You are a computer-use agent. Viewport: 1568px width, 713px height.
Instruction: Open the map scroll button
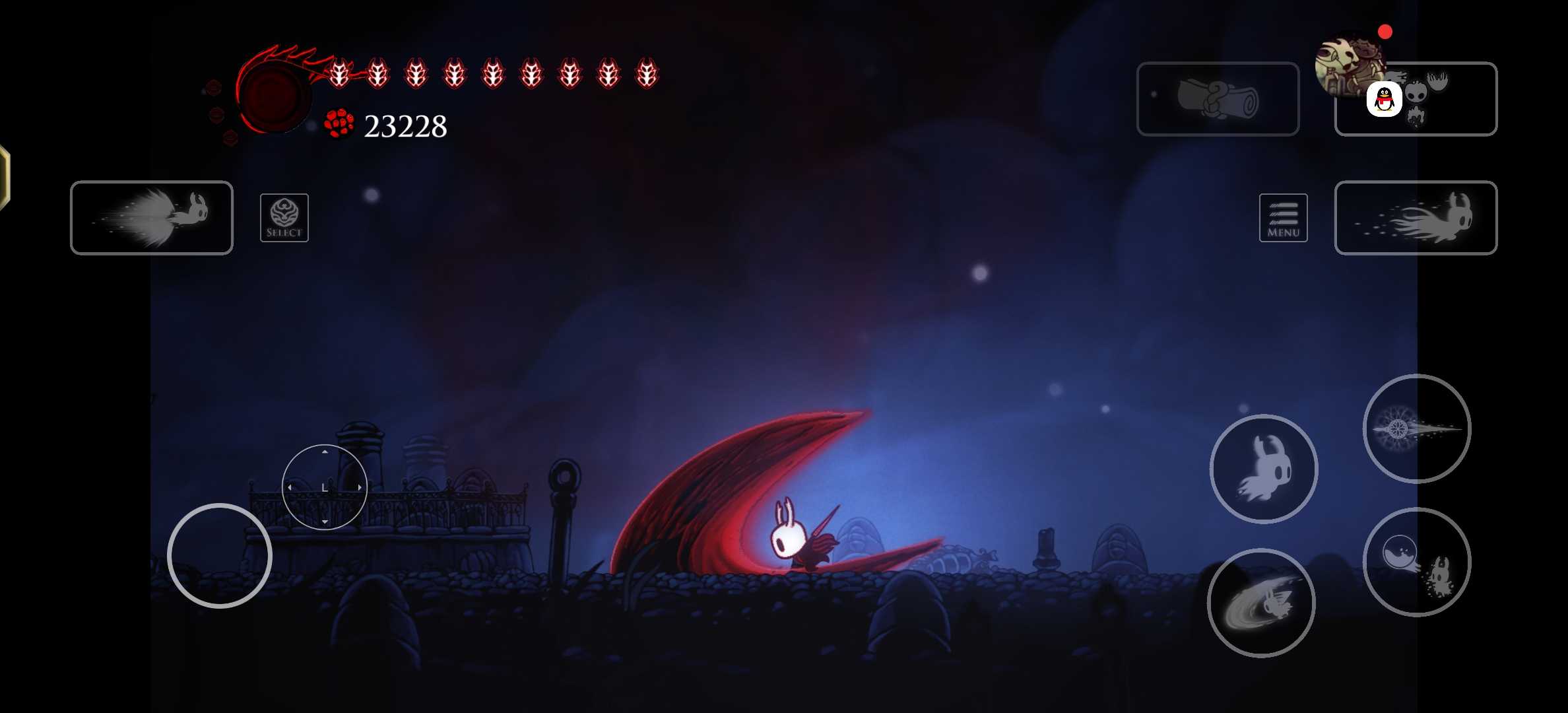(x=1218, y=99)
